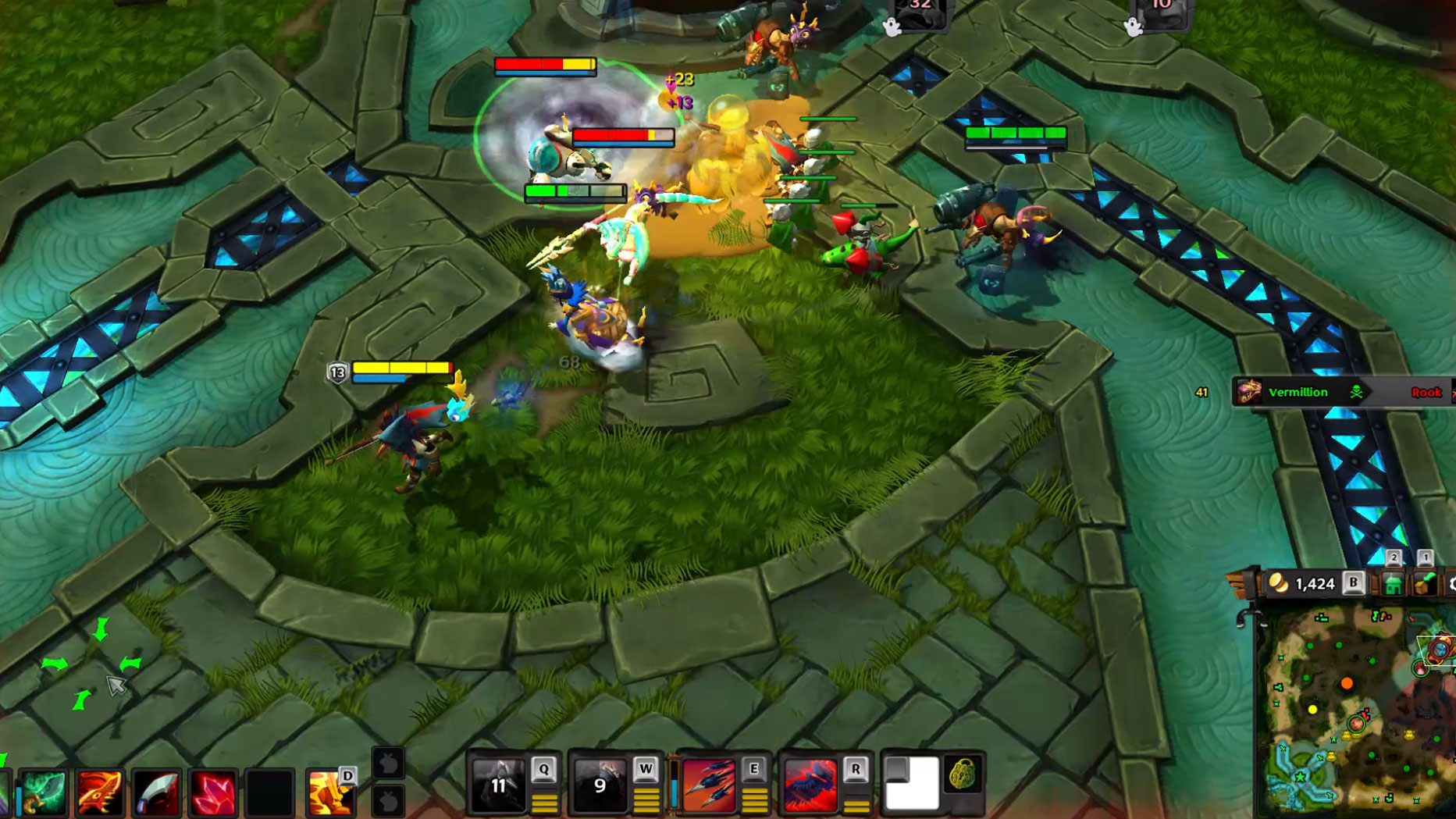Click the minimap's blue home base
1456x819 pixels.
pyautogui.click(x=1299, y=777)
